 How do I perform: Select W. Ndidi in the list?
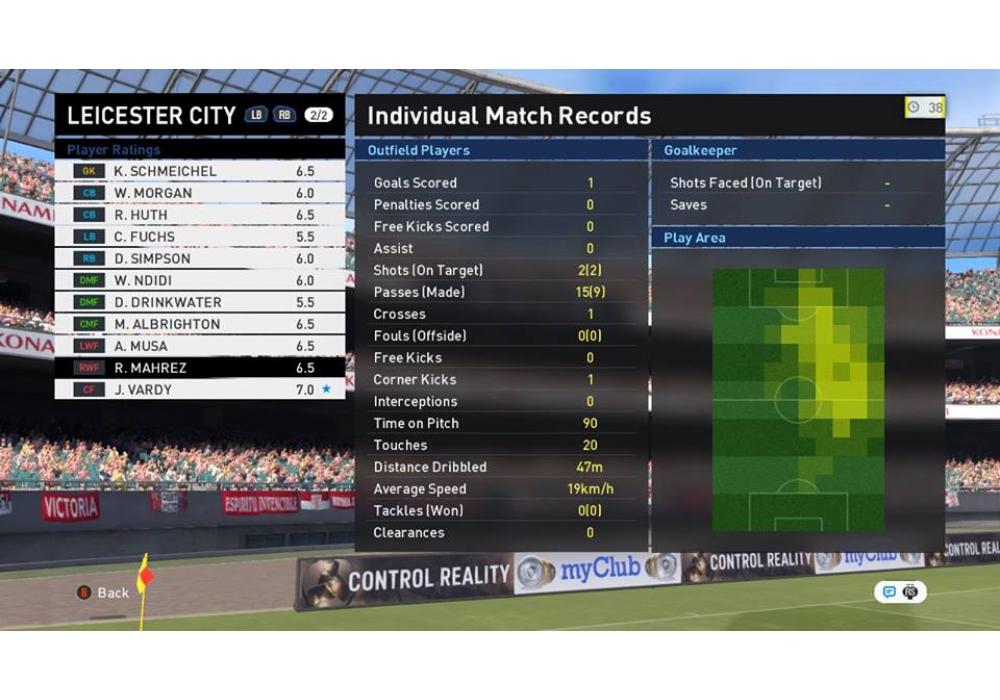click(x=199, y=281)
